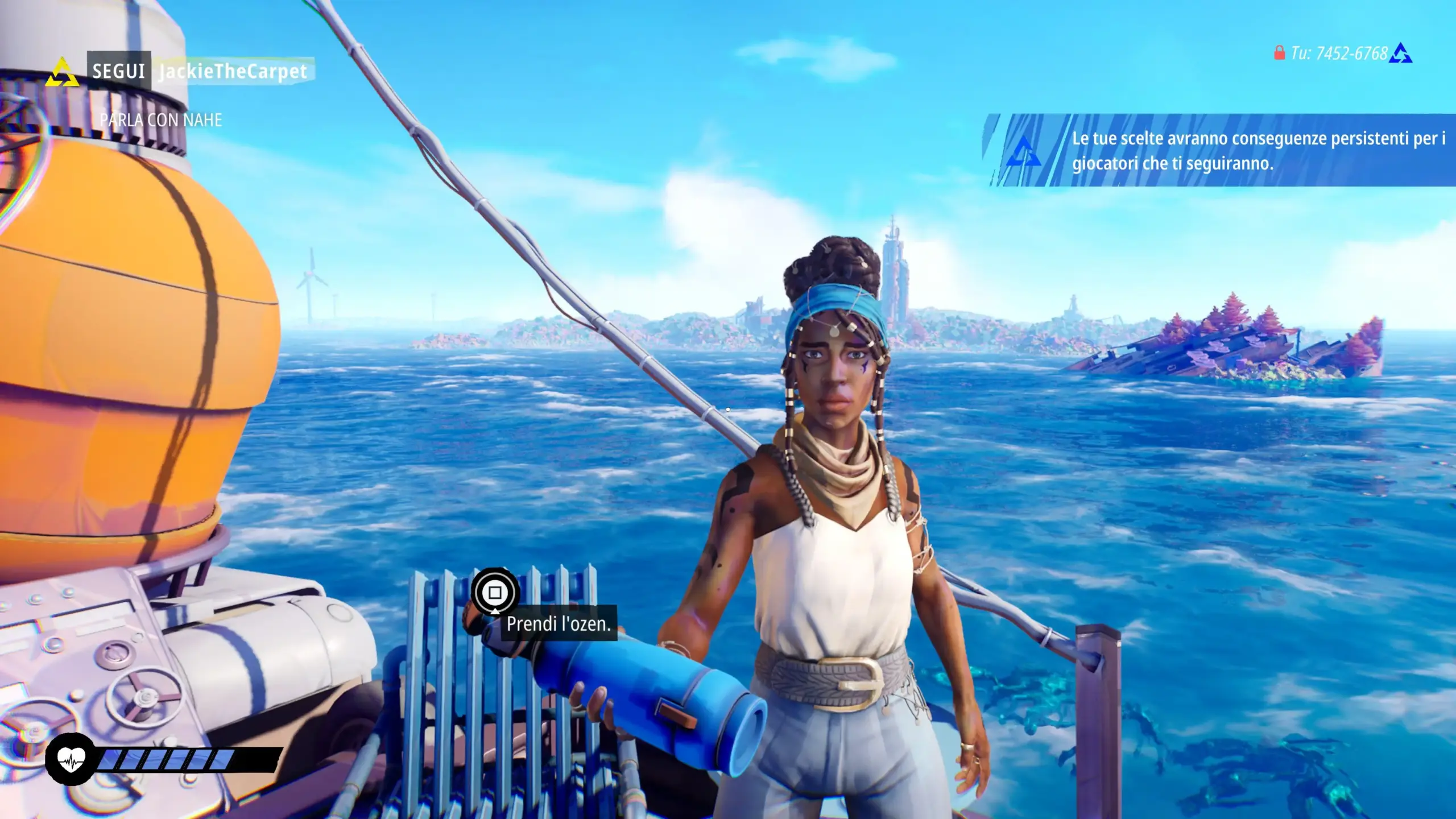Choose the 'Prendi l'ozen.' interaction label
The height and width of the screenshot is (819, 1456).
point(558,624)
